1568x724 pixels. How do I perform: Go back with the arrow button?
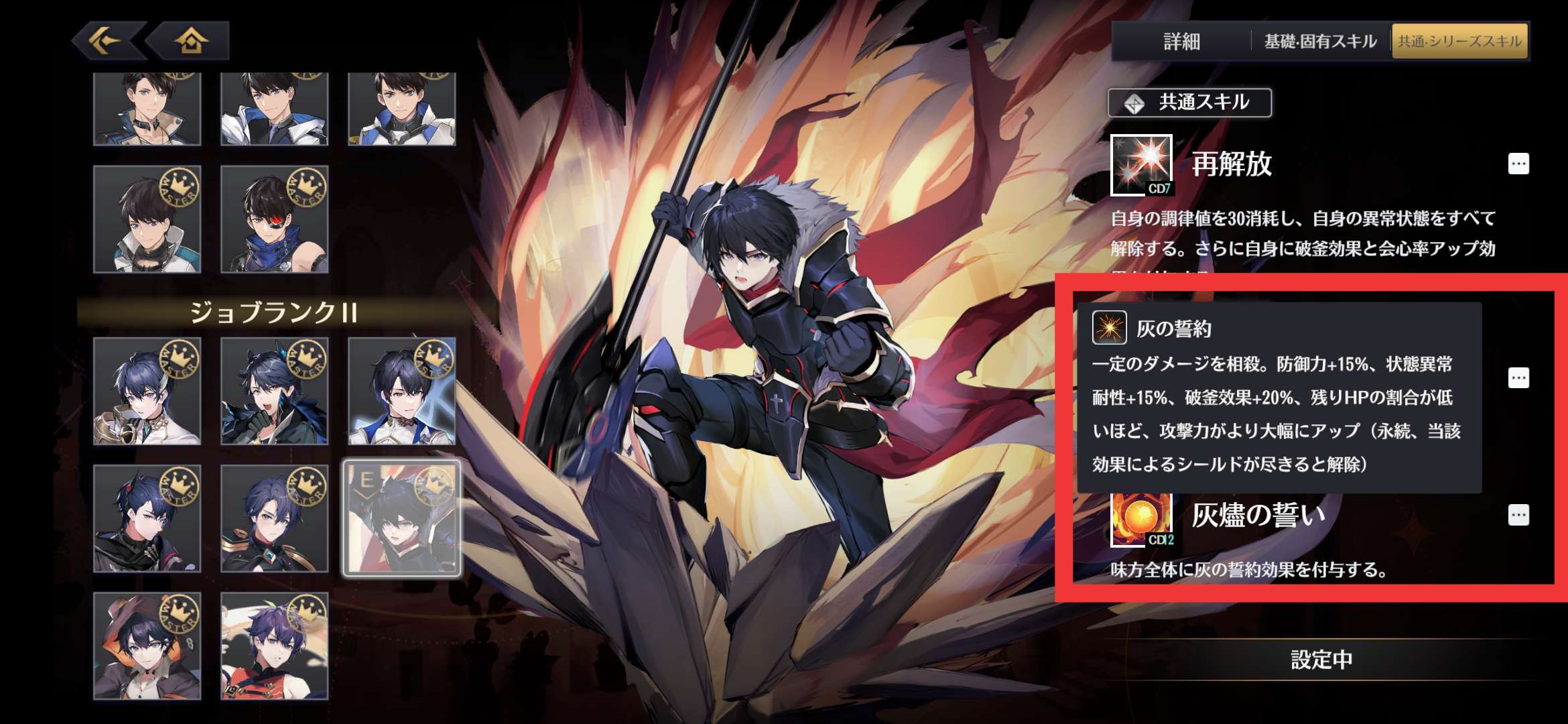(106, 41)
